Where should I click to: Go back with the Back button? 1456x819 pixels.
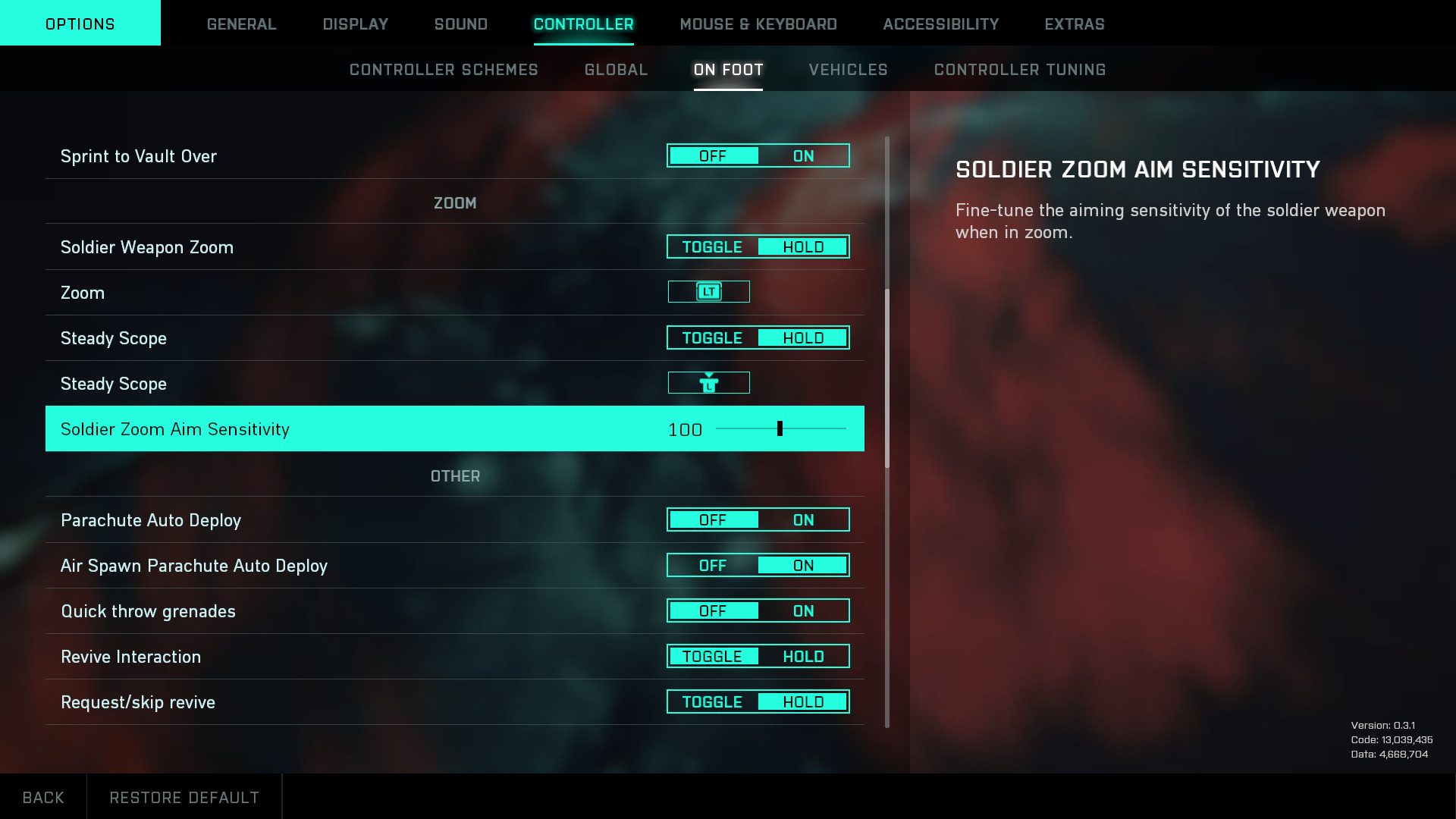pyautogui.click(x=43, y=797)
